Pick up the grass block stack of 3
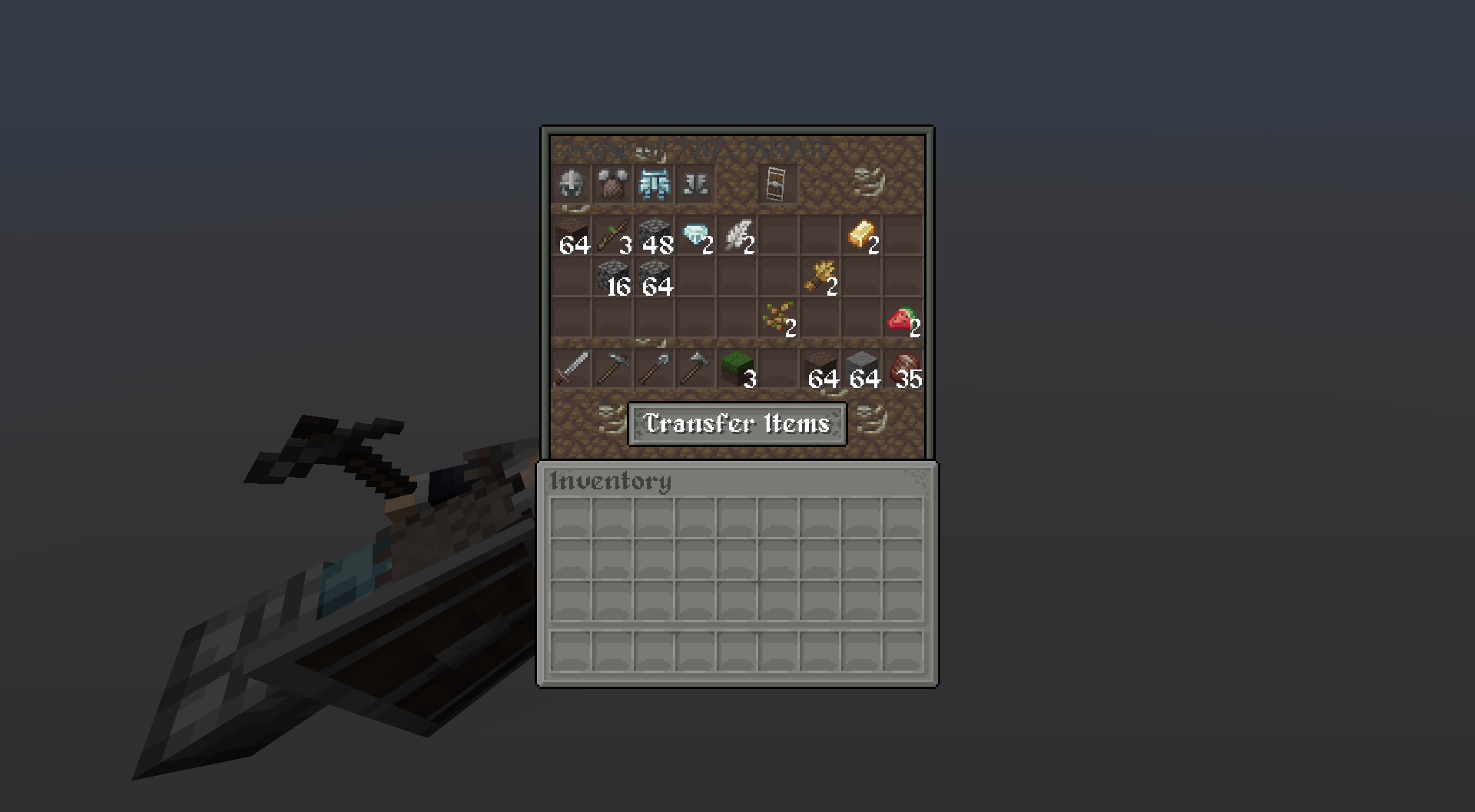The image size is (1475, 812). 736,369
